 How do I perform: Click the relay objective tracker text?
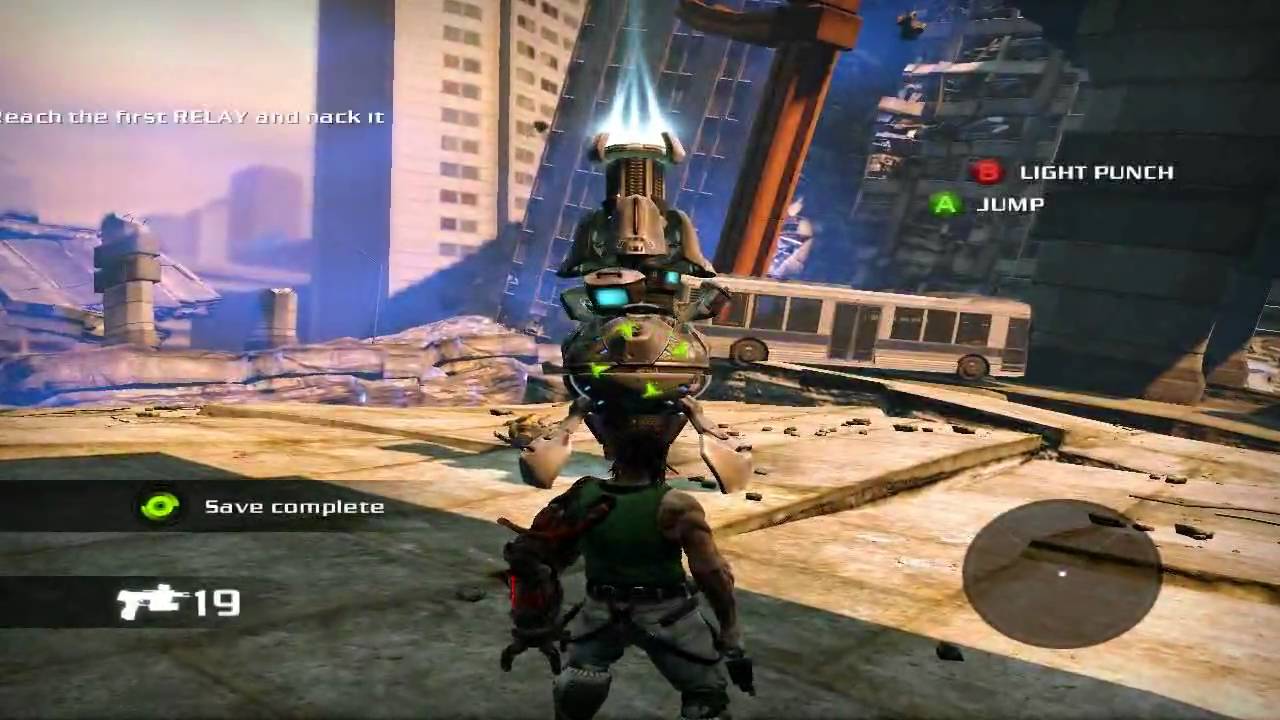(x=192, y=117)
